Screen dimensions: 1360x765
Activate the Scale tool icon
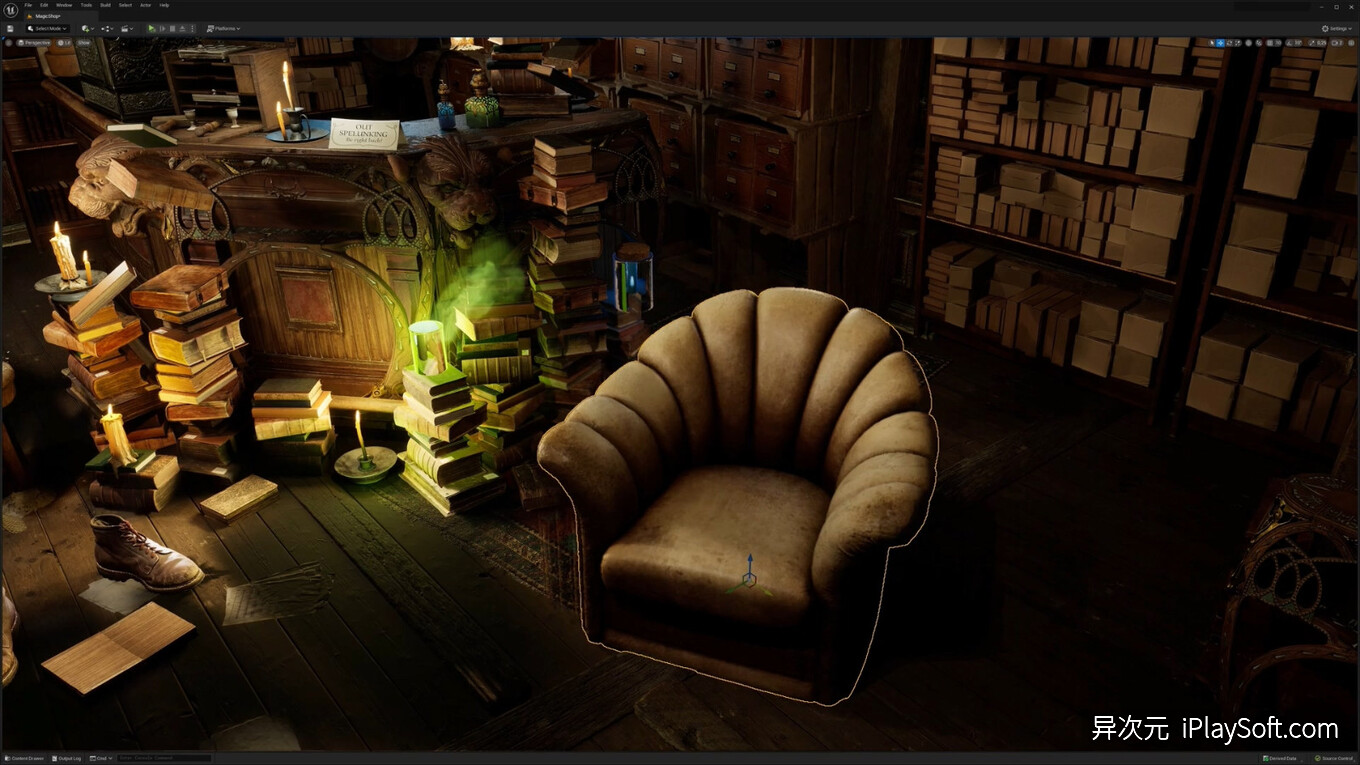point(1237,43)
